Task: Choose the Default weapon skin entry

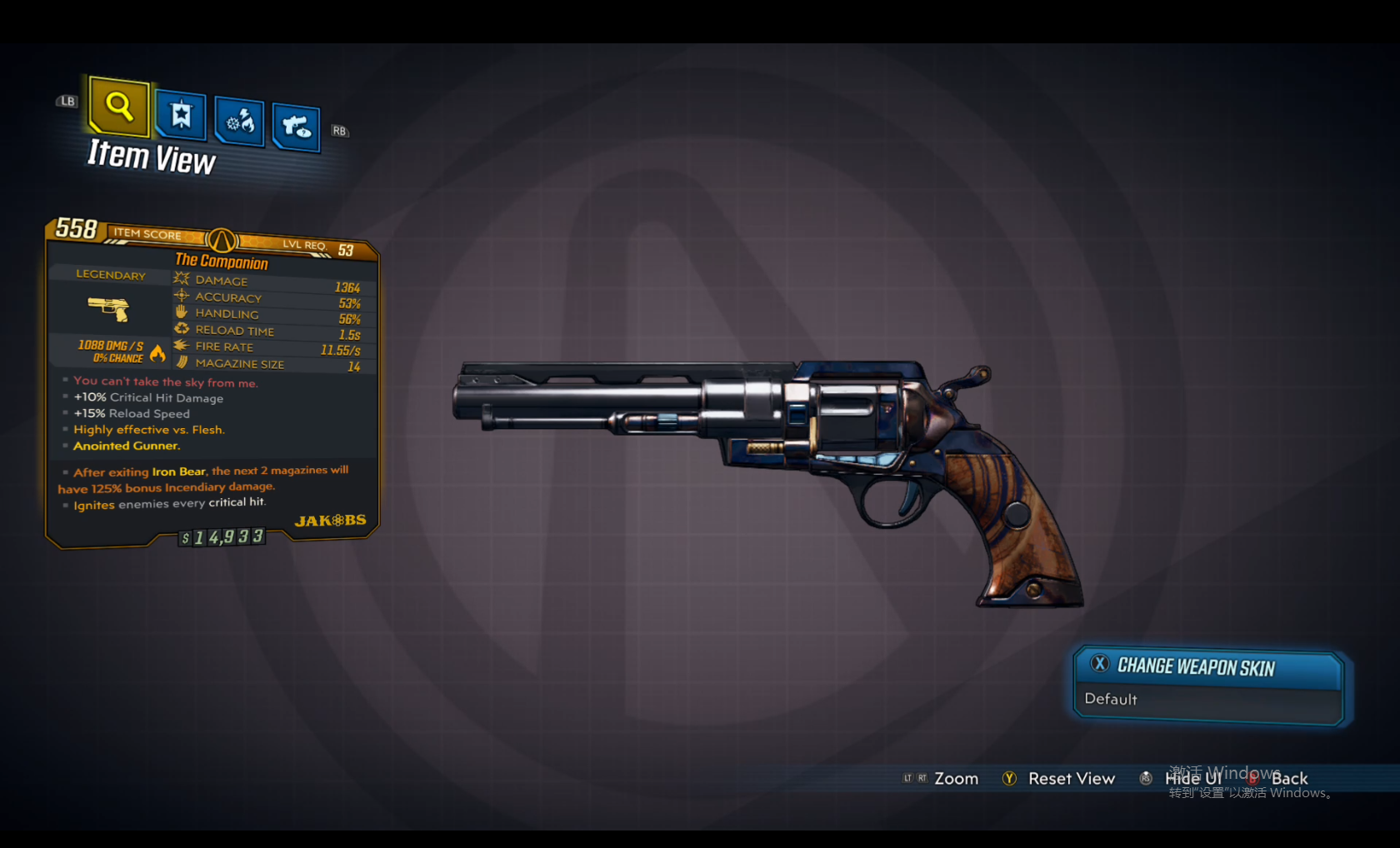Action: (x=1112, y=700)
